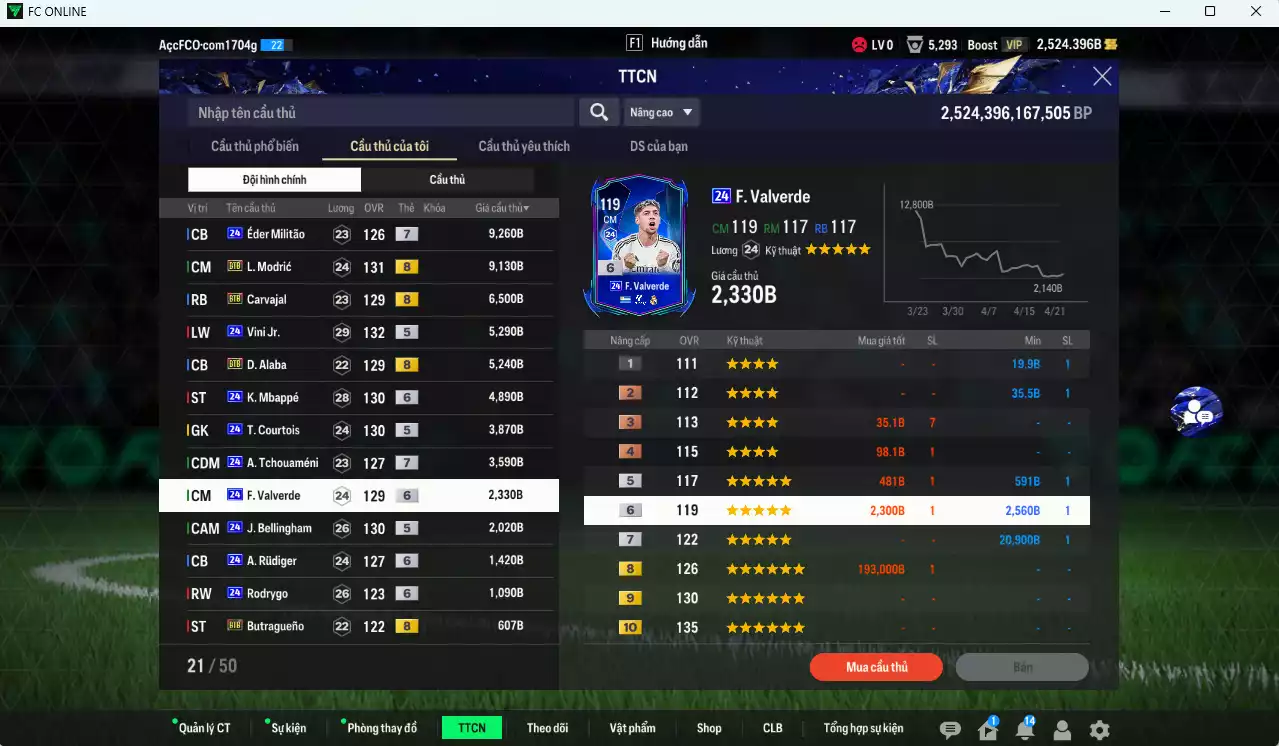Image resolution: width=1279 pixels, height=746 pixels.
Task: Select the L. Modrić player row
Action: 358,267
